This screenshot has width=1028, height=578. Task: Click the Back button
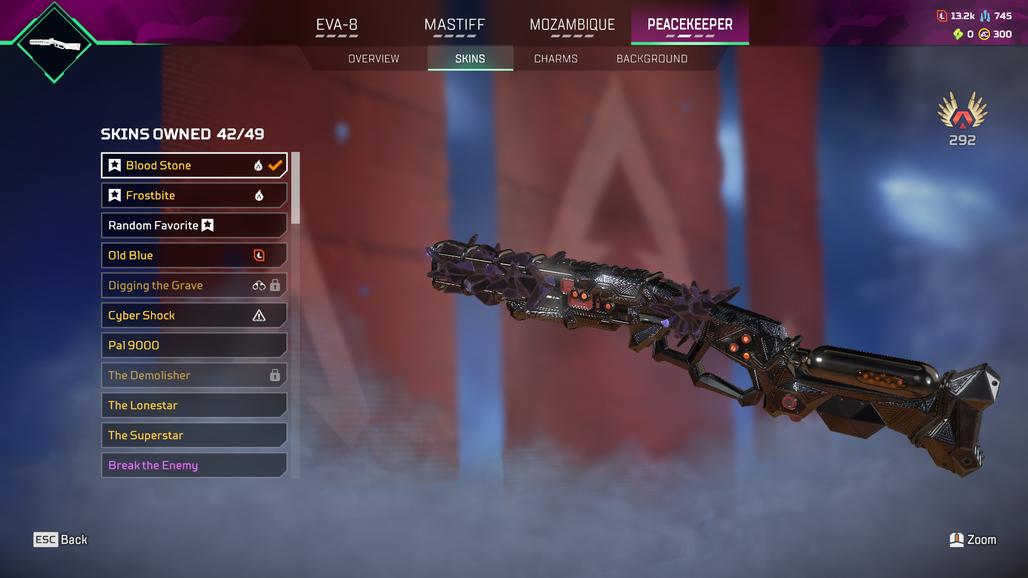[x=61, y=540]
